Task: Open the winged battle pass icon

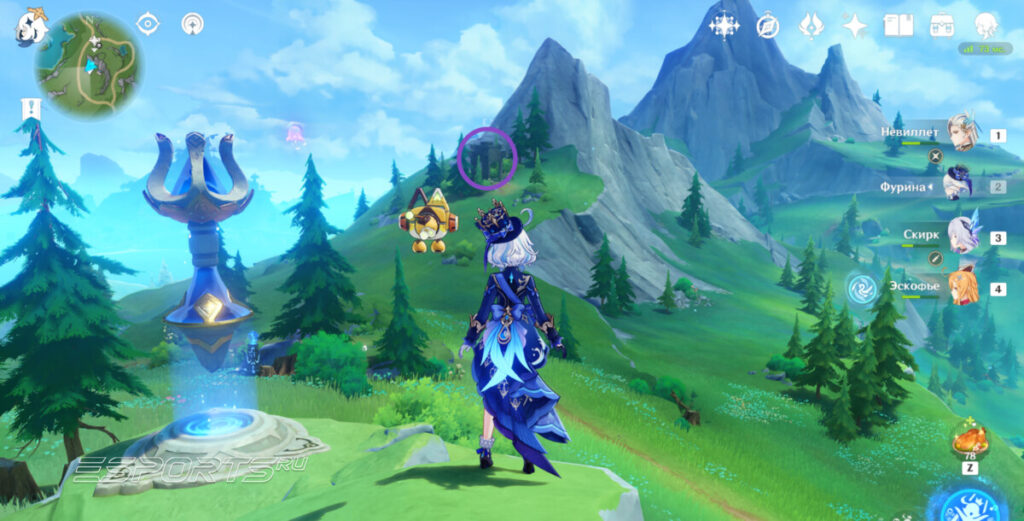Action: point(811,26)
